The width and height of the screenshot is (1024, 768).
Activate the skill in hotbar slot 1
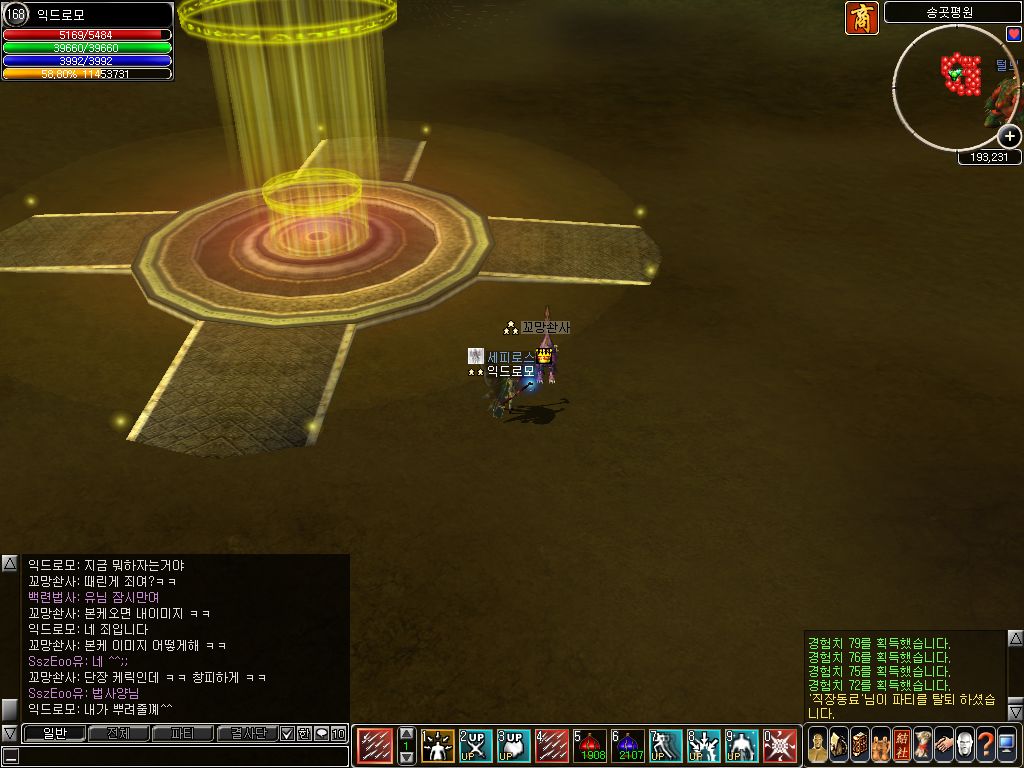(437, 746)
